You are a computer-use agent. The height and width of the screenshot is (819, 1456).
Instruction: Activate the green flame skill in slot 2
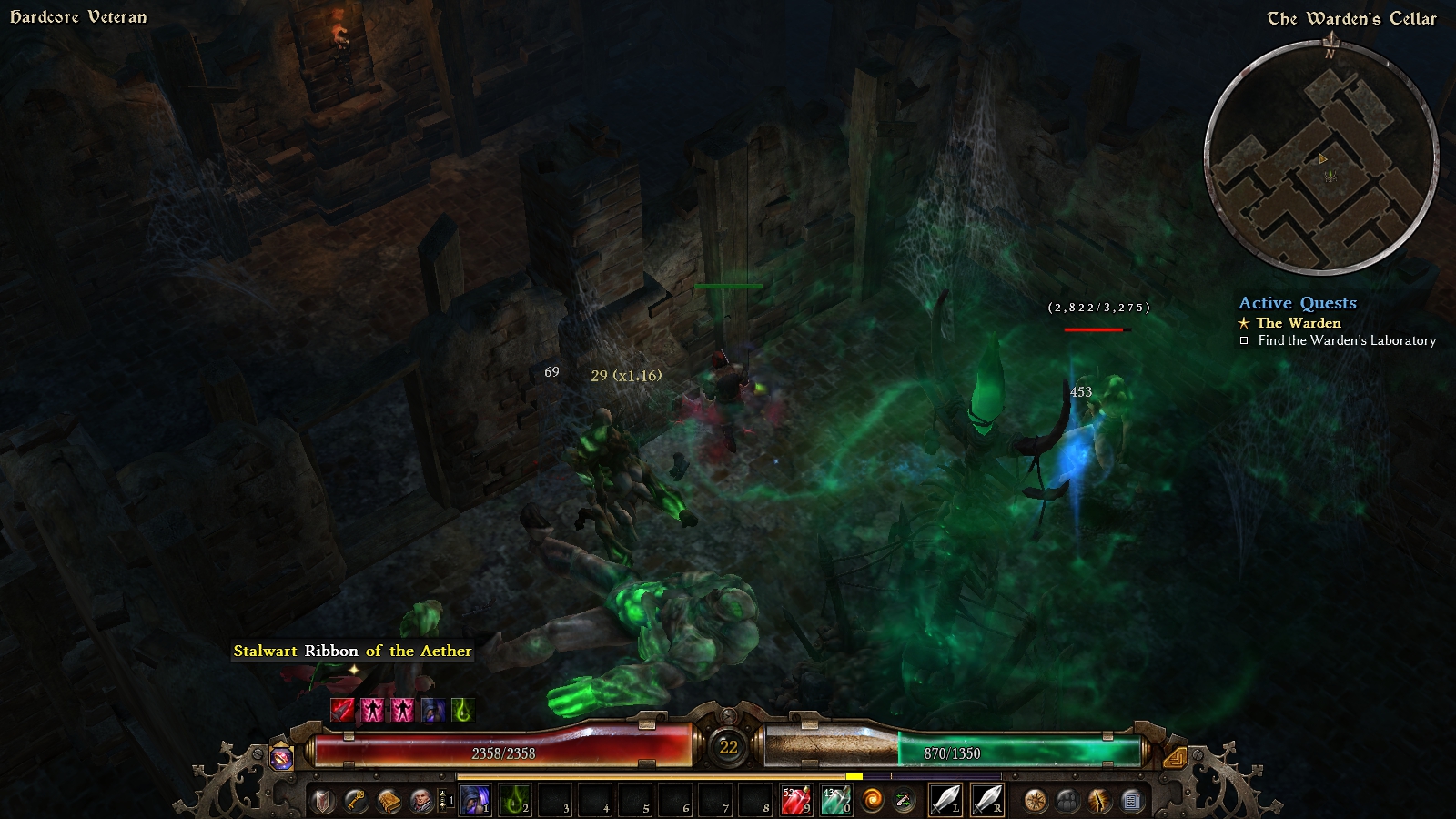click(x=515, y=801)
